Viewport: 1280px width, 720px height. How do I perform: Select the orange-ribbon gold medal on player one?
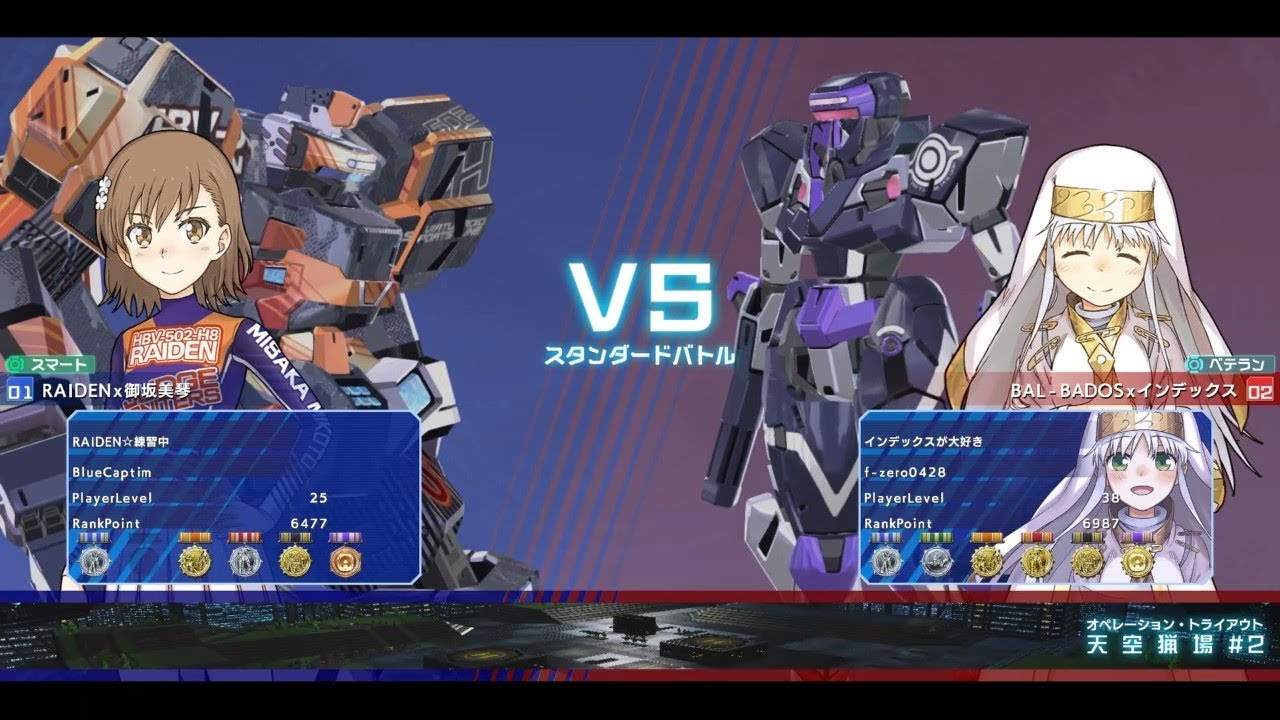(x=195, y=558)
